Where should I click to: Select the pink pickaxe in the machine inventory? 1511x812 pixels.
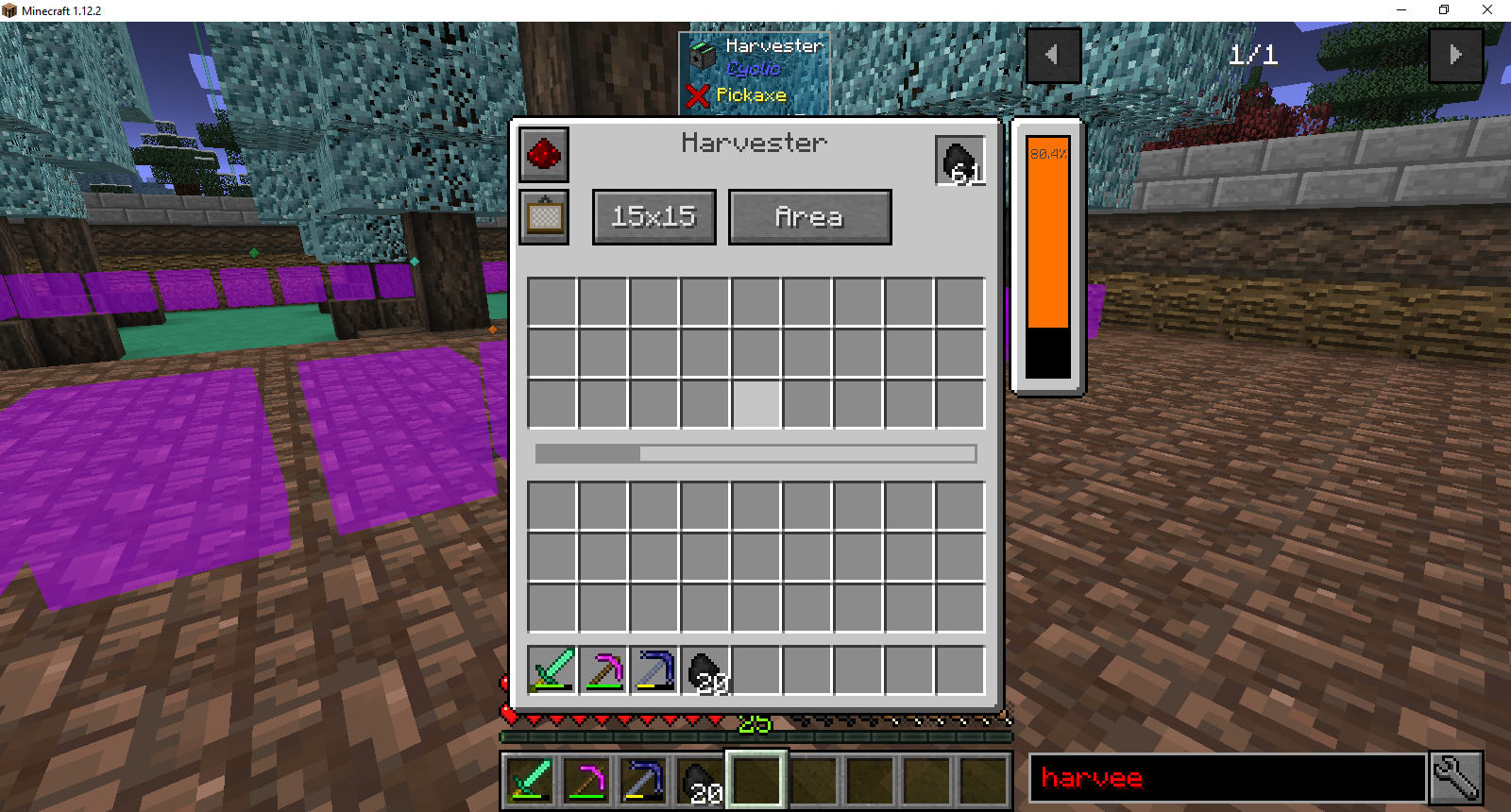click(603, 670)
